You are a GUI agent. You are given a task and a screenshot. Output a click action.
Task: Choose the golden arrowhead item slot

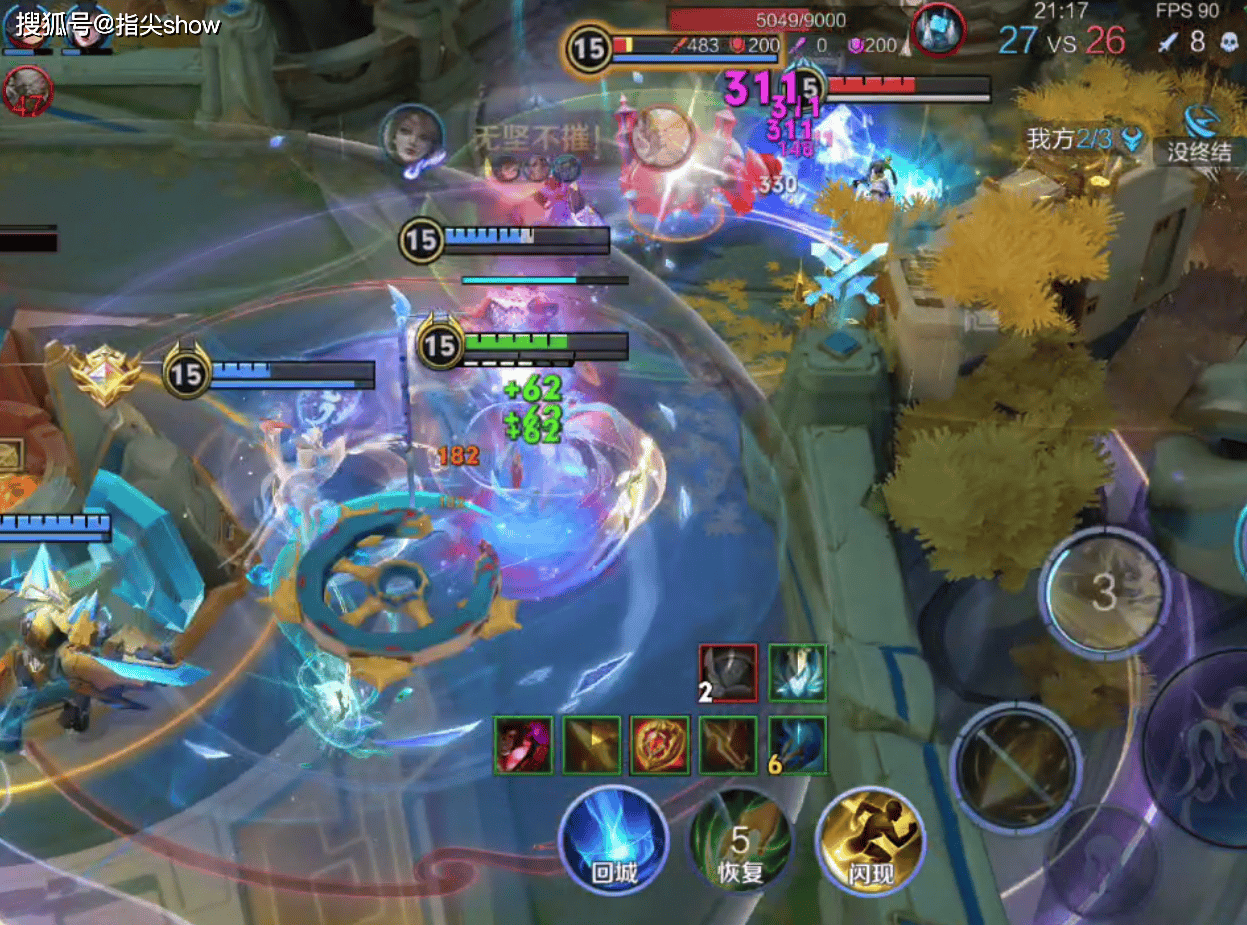click(x=592, y=745)
